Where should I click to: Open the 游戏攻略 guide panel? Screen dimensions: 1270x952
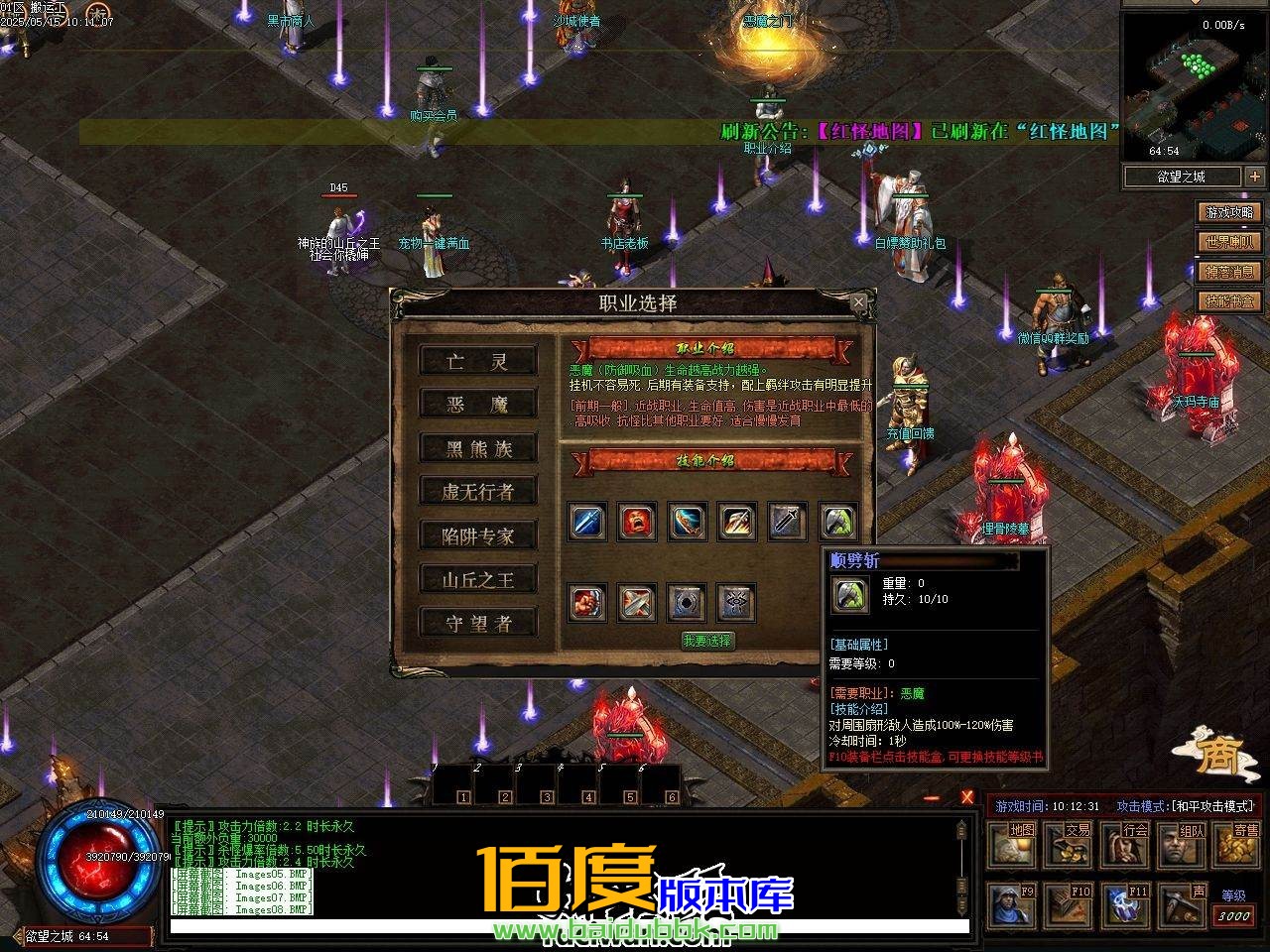[x=1229, y=211]
